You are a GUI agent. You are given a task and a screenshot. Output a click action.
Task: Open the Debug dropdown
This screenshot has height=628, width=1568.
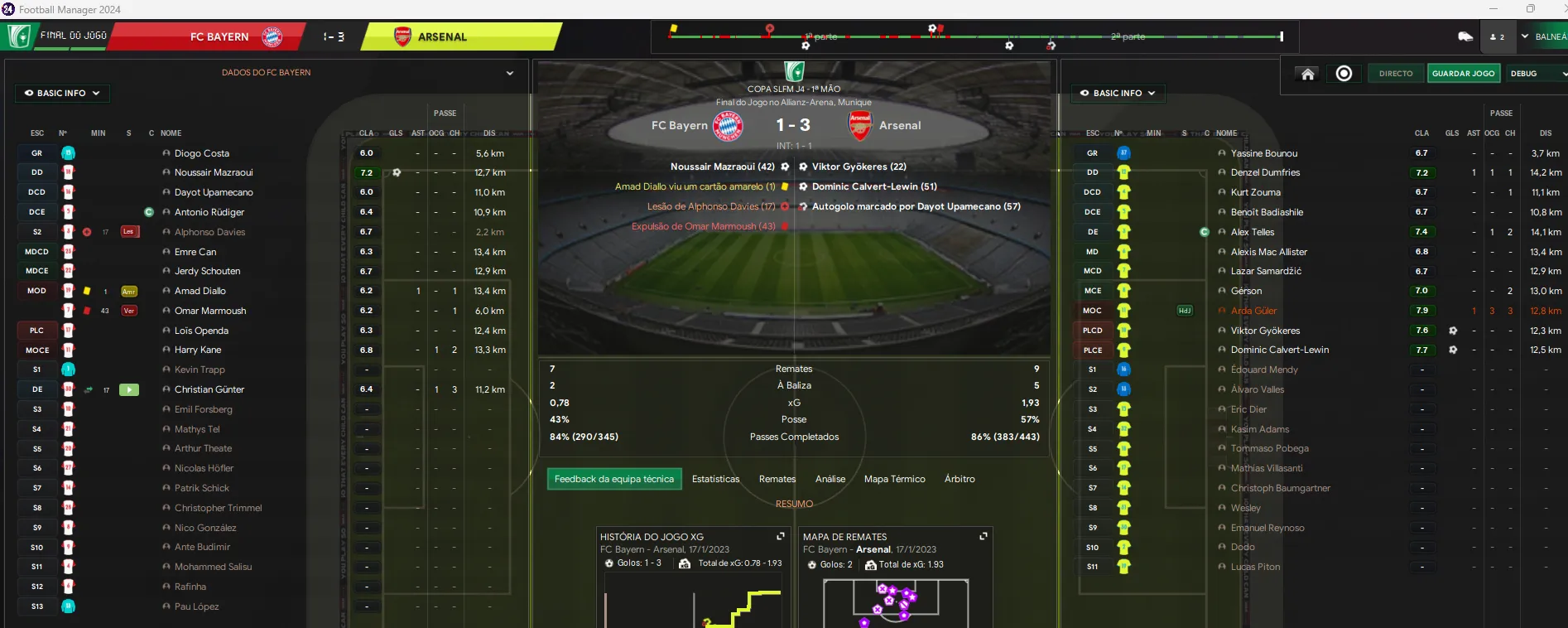[x=1537, y=74]
